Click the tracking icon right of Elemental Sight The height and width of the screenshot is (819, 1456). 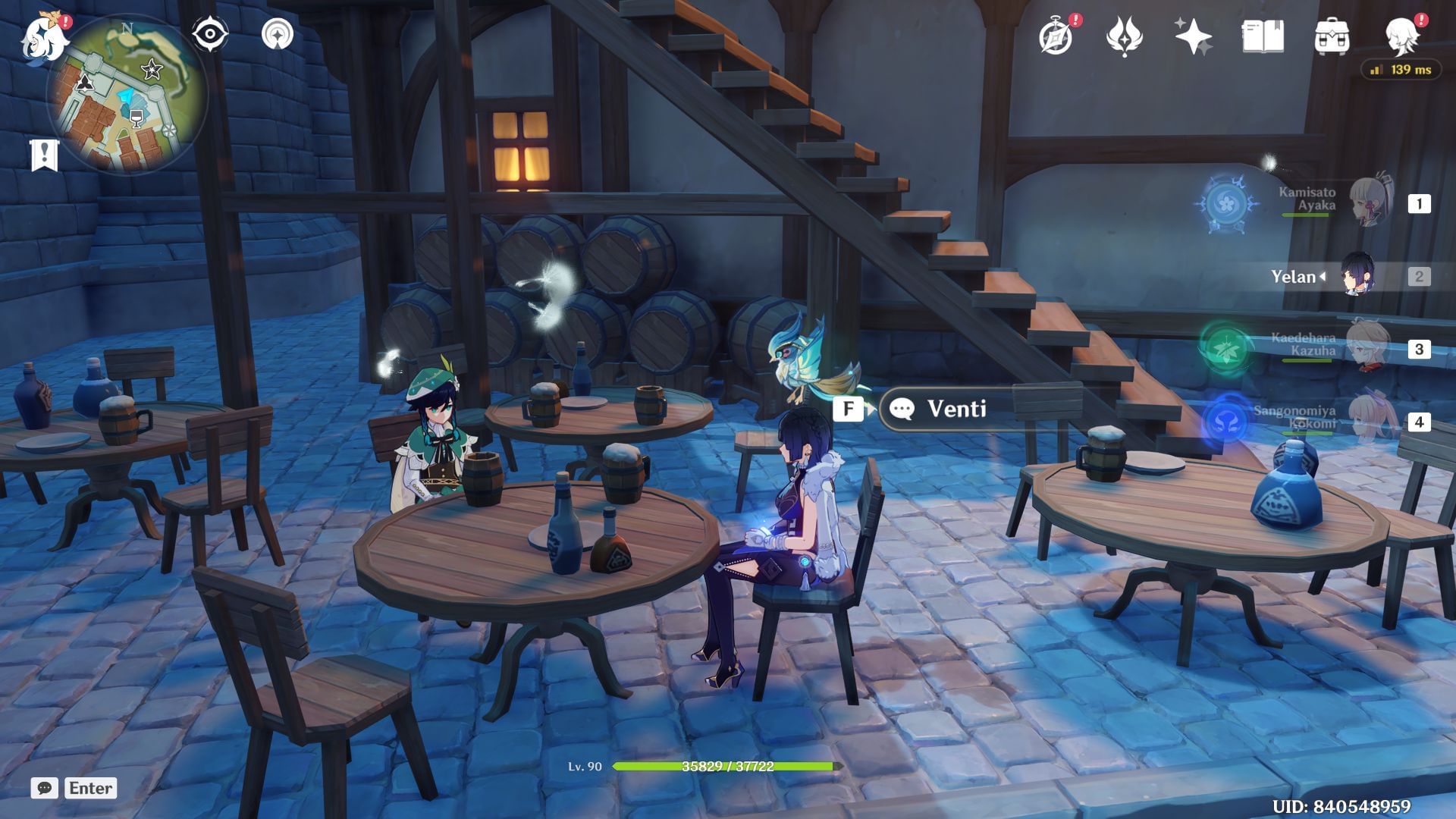(280, 33)
